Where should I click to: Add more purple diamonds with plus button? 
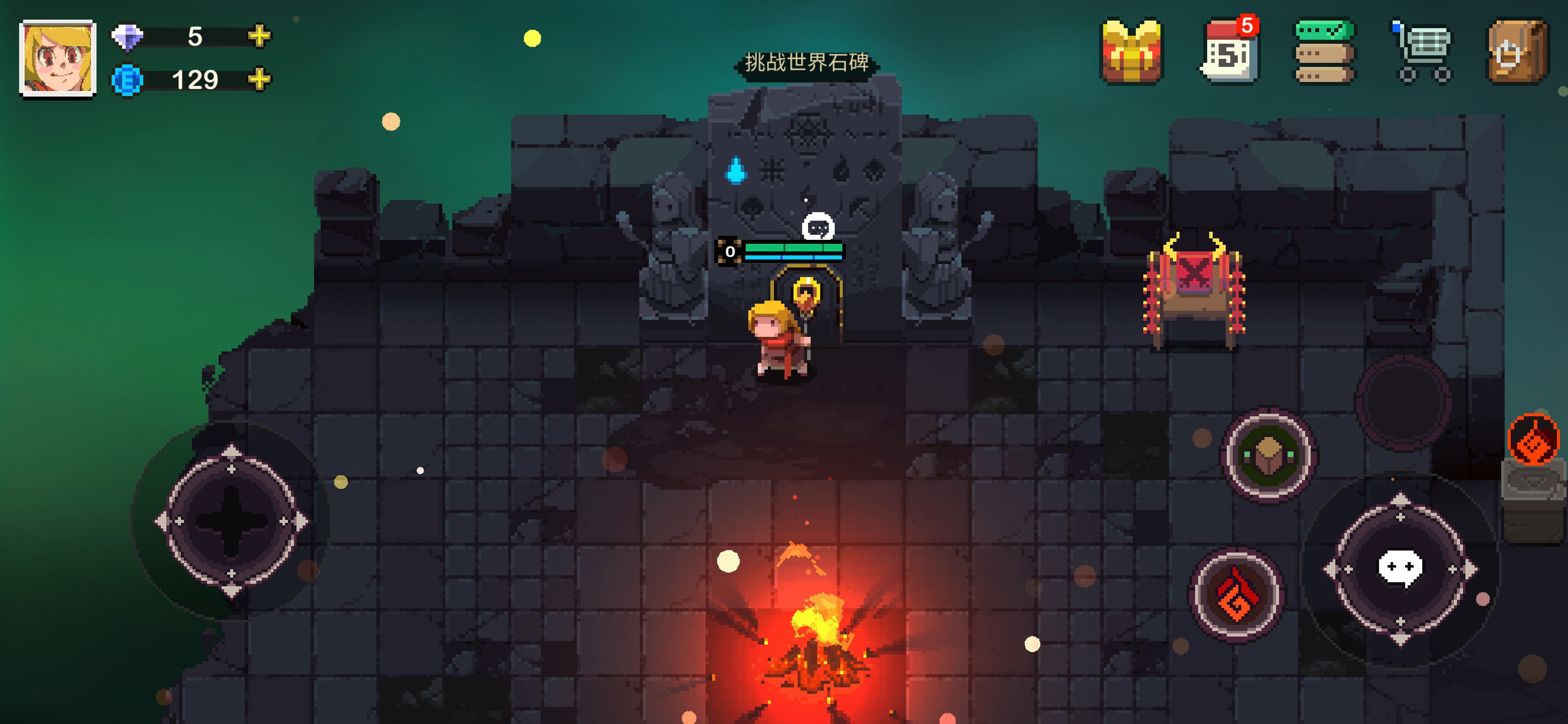click(x=260, y=36)
